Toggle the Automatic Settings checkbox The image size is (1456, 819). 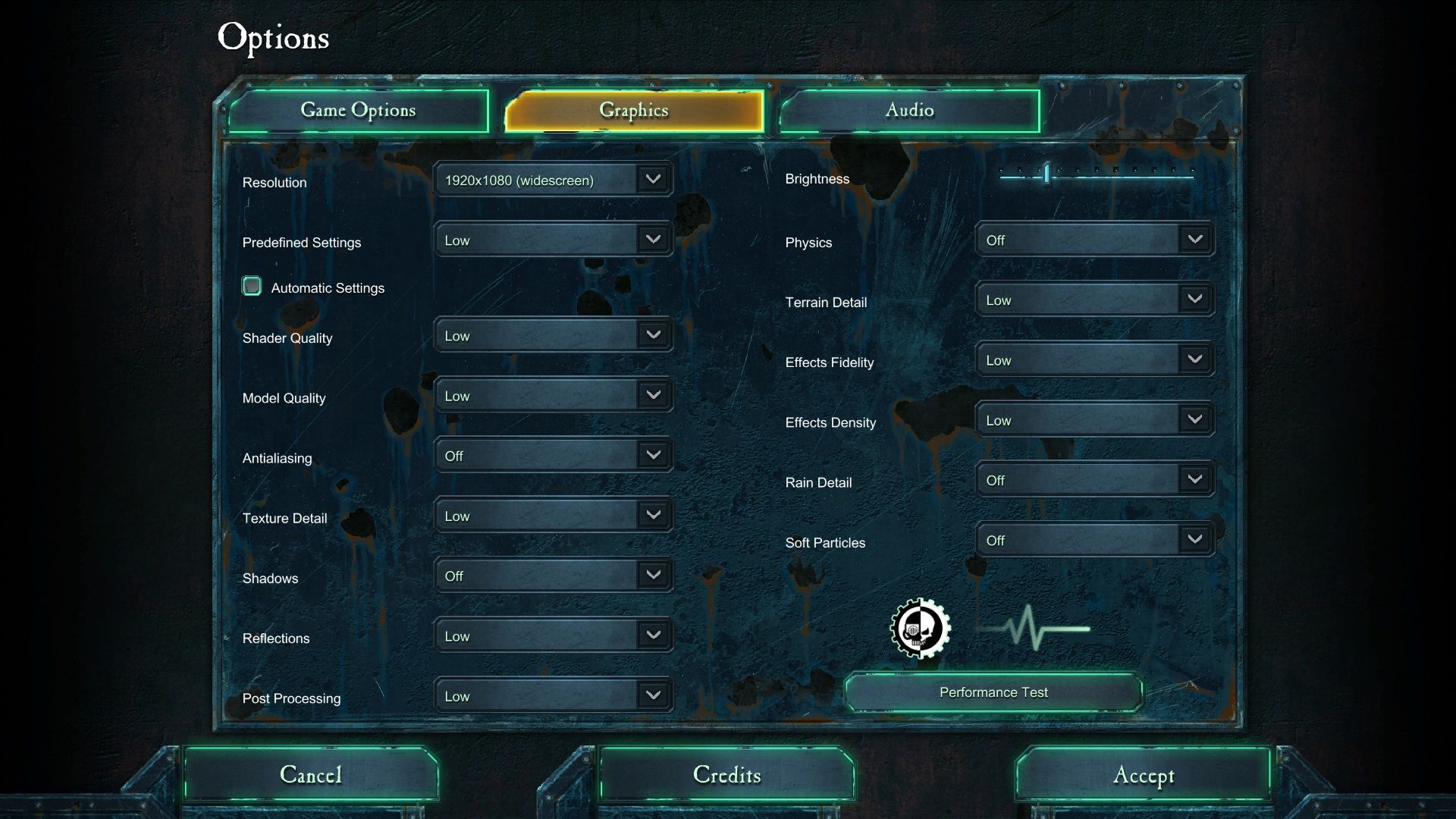252,286
